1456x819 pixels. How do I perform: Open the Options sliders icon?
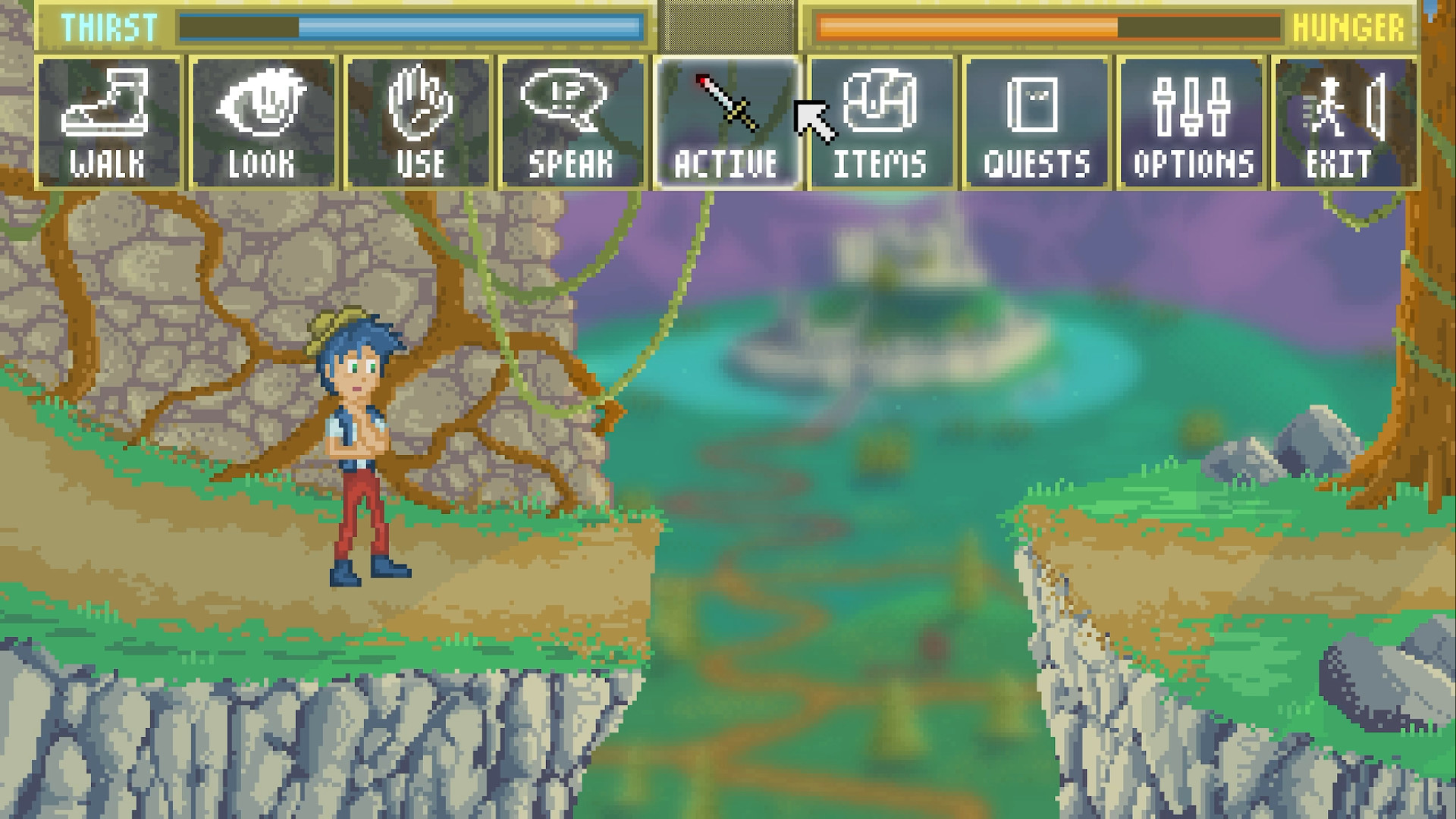coord(1191,106)
